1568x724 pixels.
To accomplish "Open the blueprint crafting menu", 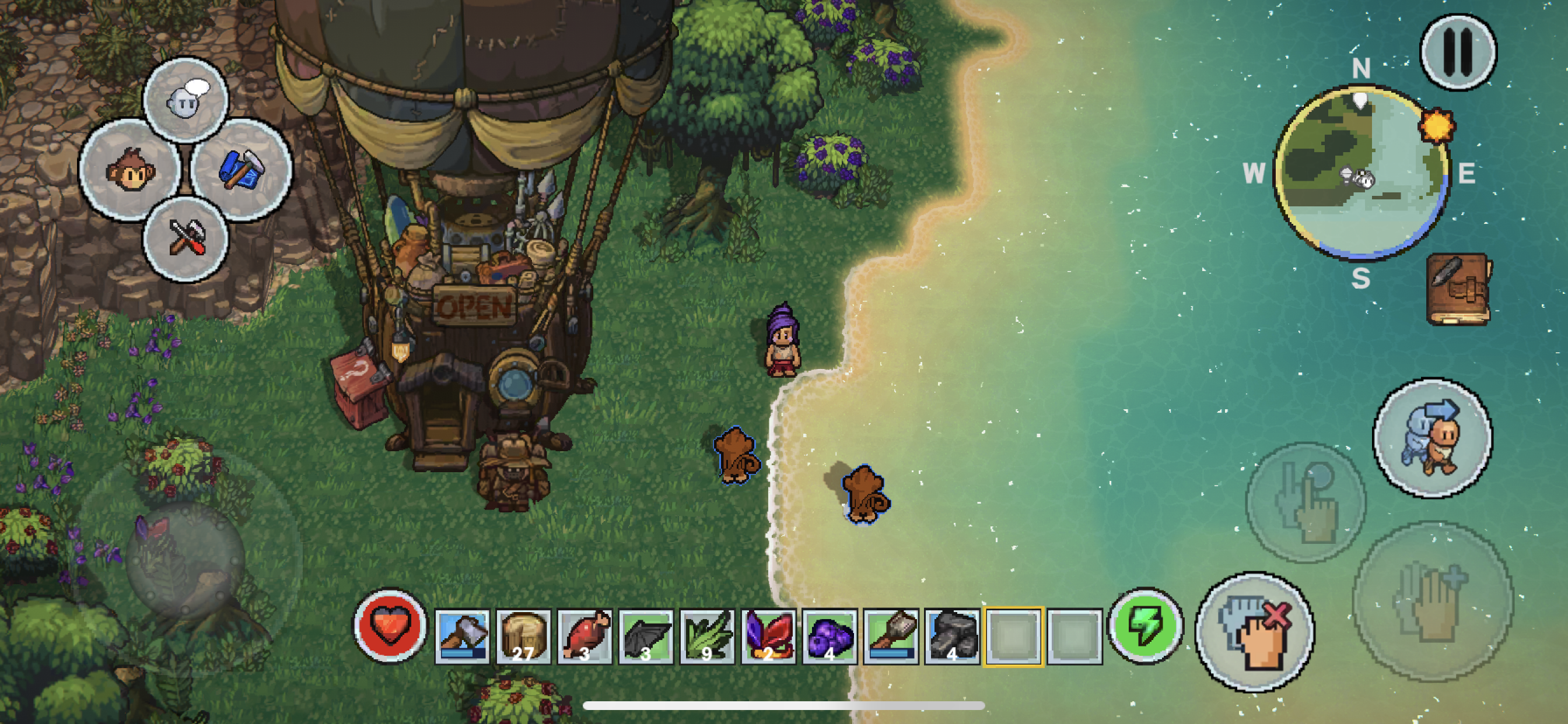I will (x=242, y=170).
